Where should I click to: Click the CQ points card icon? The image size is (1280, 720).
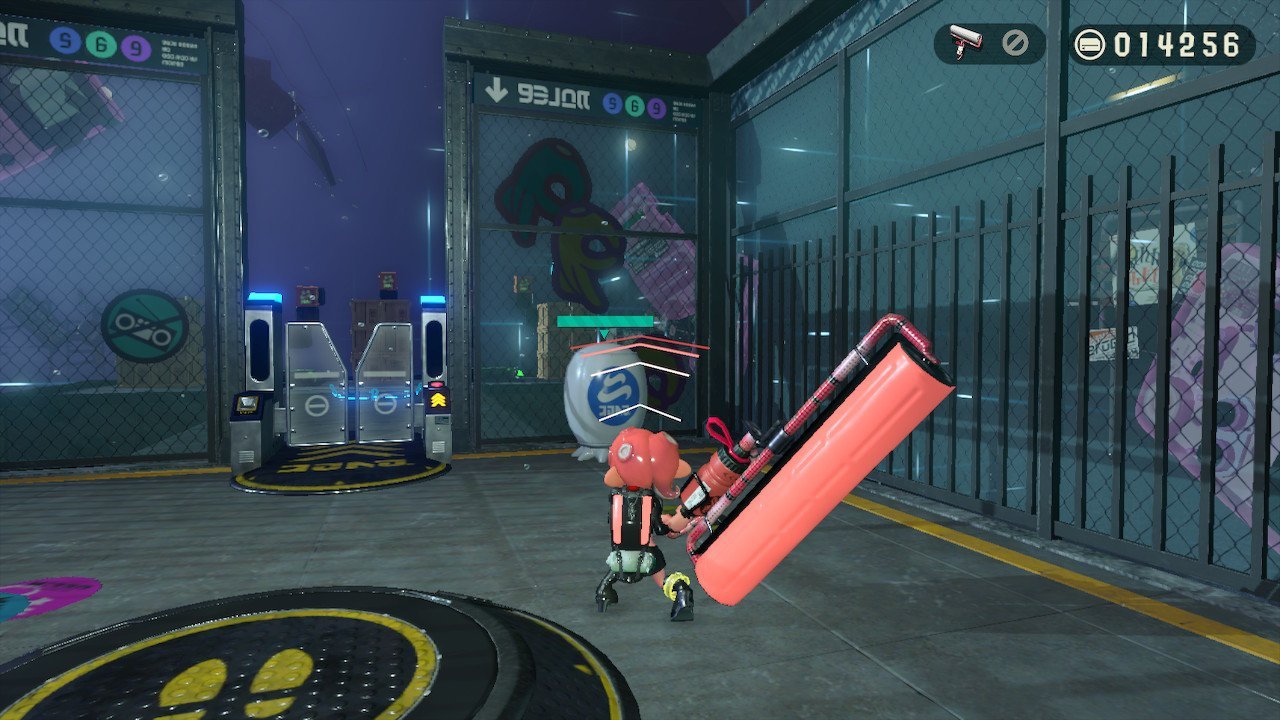(1089, 45)
